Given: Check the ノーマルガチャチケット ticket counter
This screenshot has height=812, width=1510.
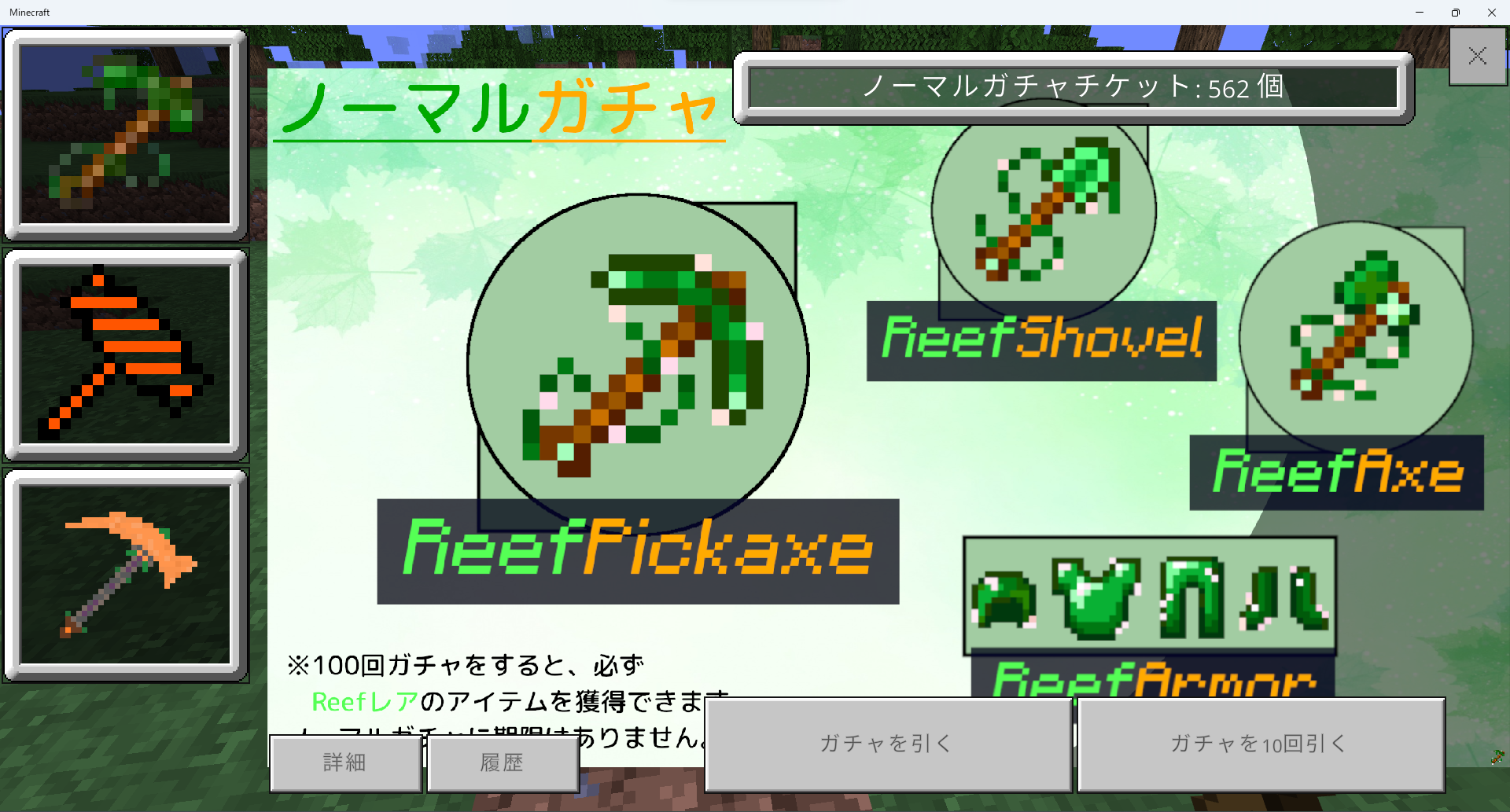Looking at the screenshot, I should pyautogui.click(x=1073, y=88).
